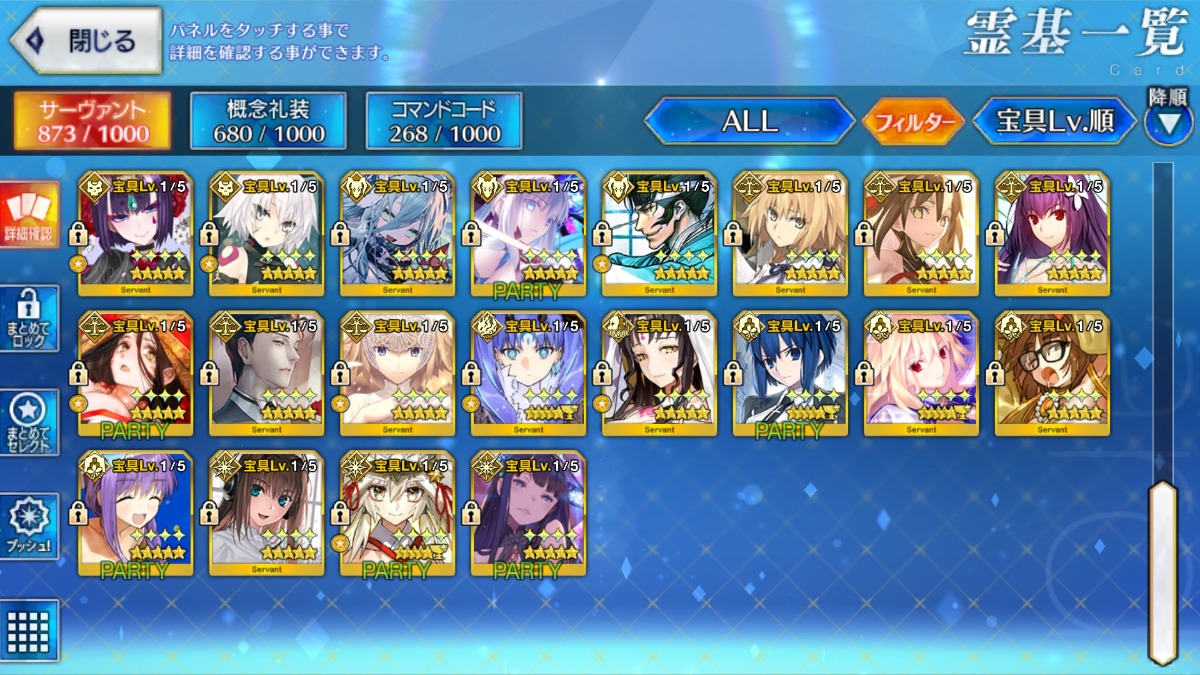Pick the servant card with green glasses
Image resolution: width=1200 pixels, height=675 pixels.
click(x=659, y=233)
